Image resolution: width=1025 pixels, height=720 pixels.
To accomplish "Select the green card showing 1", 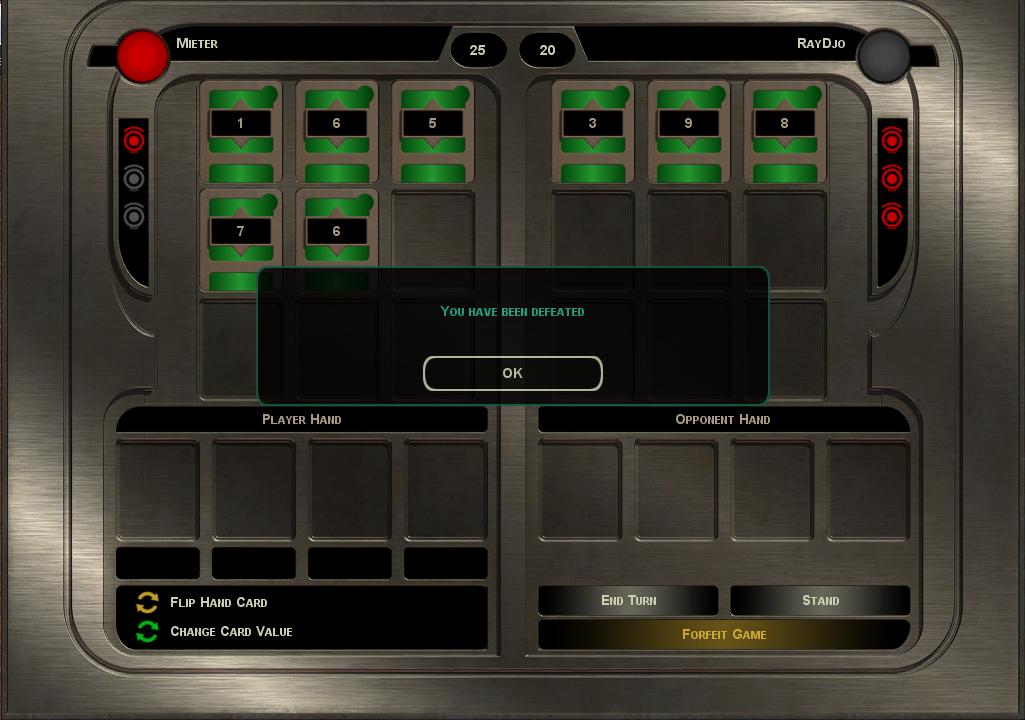I will (x=240, y=132).
